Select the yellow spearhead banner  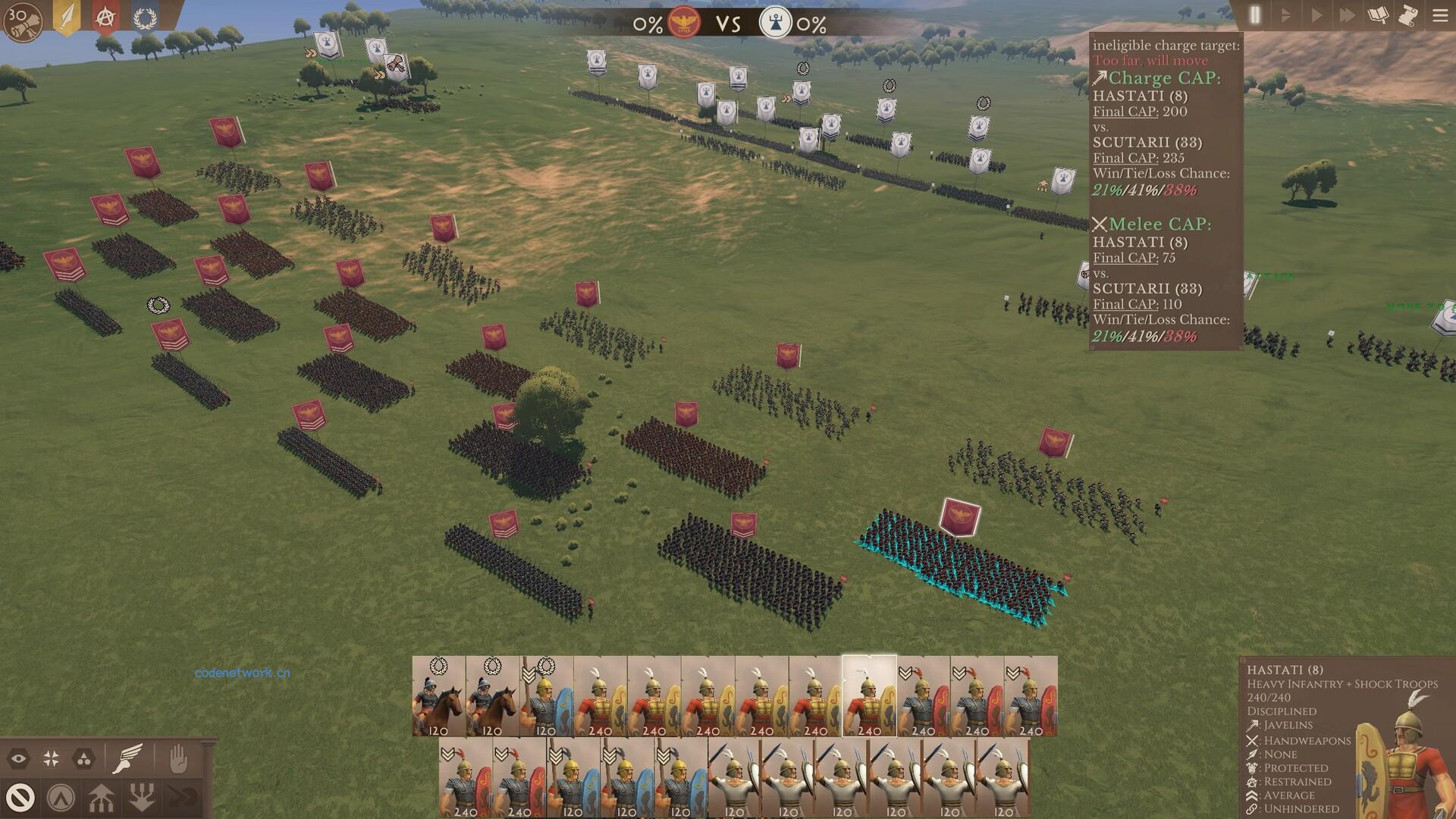tap(67, 17)
